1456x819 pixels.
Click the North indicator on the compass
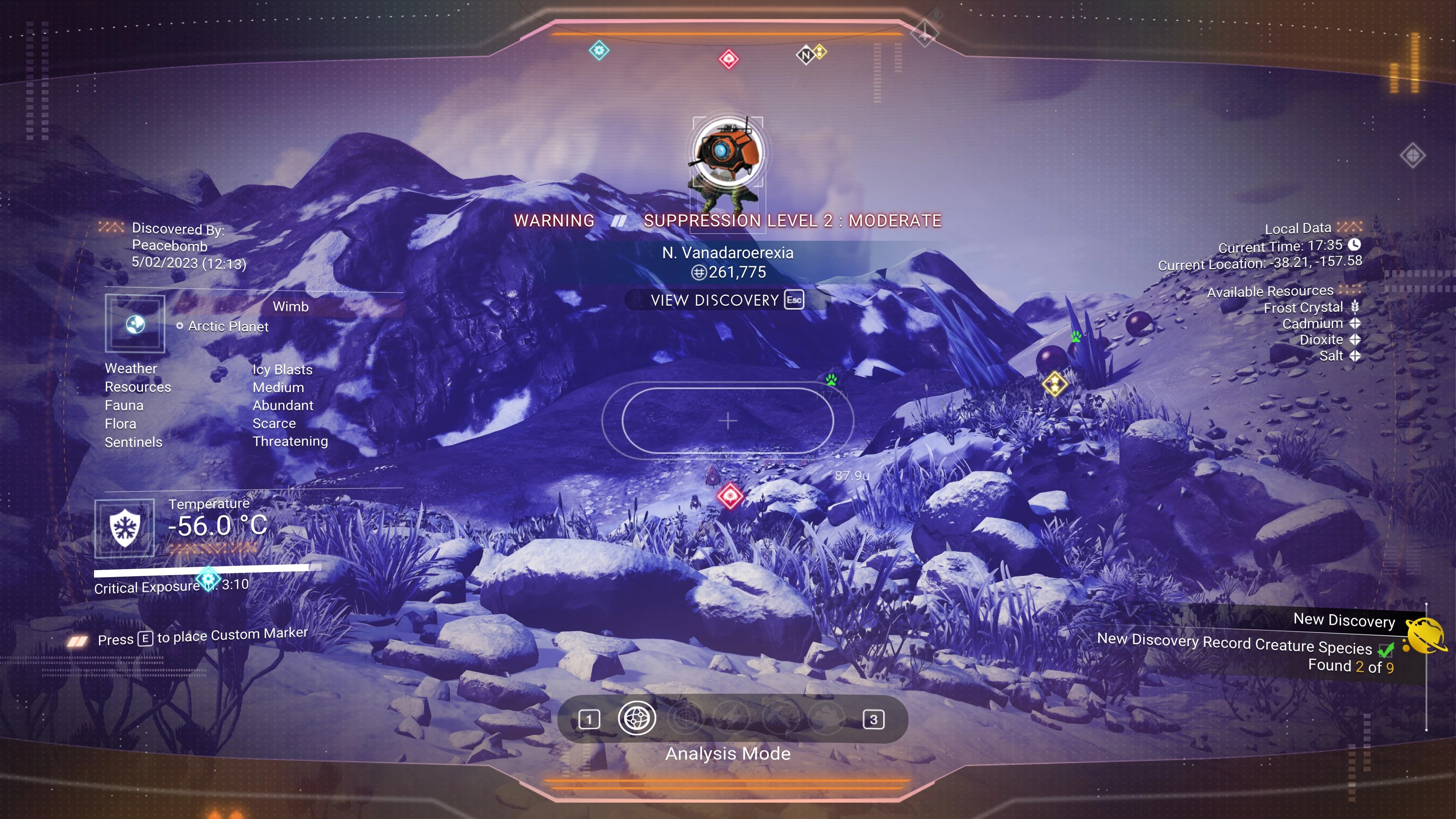point(805,55)
